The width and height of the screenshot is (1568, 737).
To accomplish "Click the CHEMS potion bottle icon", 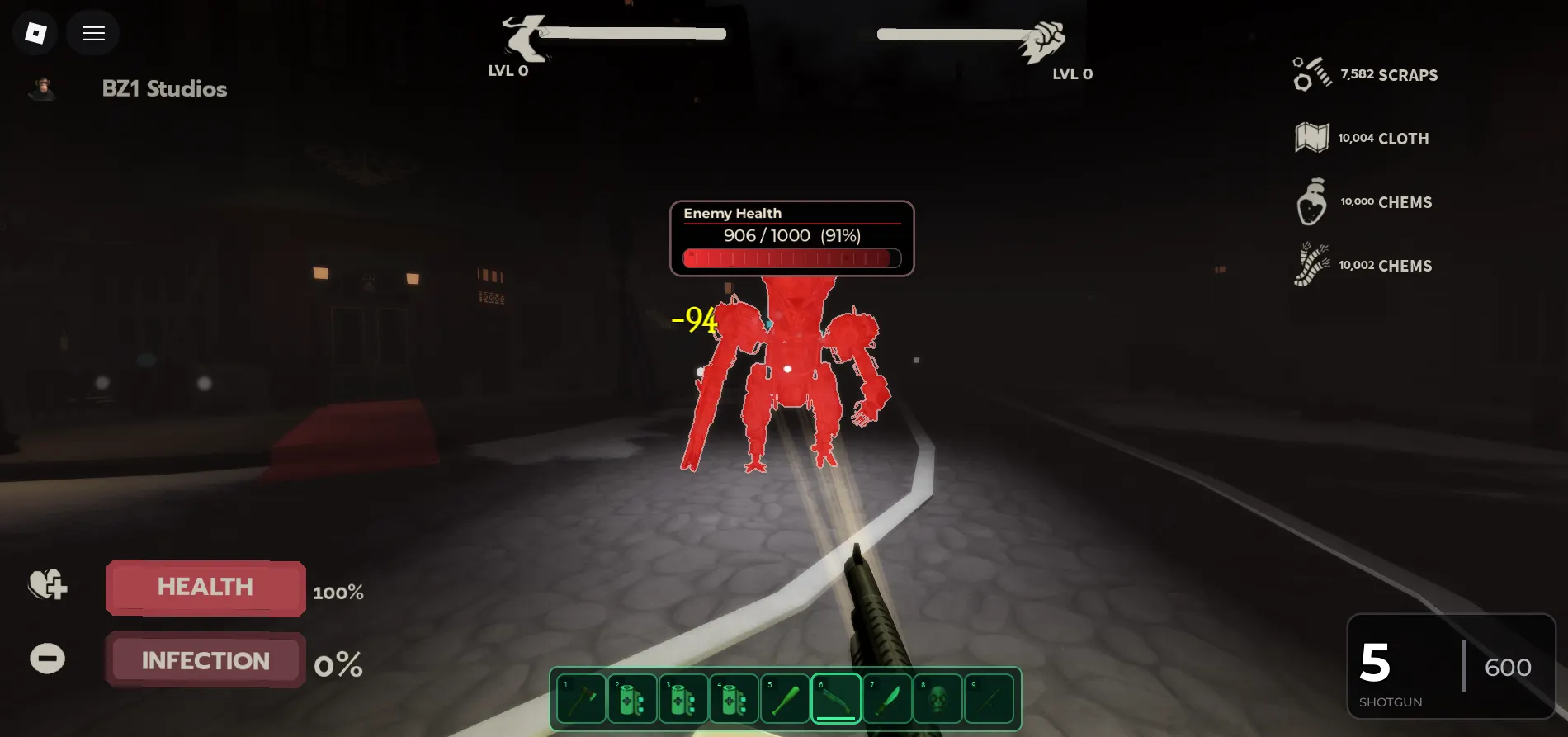I will (1313, 201).
